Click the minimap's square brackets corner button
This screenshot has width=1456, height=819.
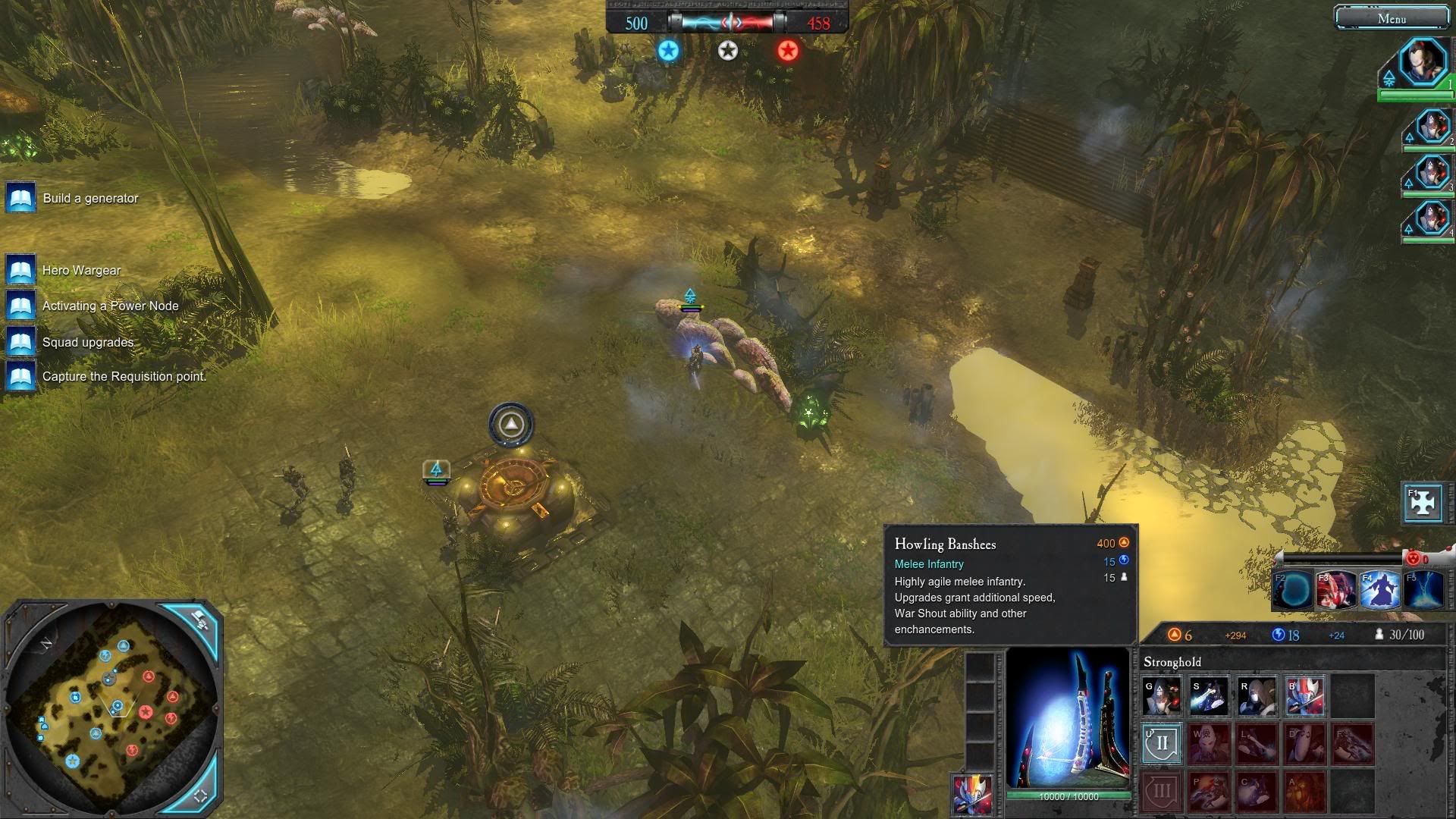click(x=201, y=795)
